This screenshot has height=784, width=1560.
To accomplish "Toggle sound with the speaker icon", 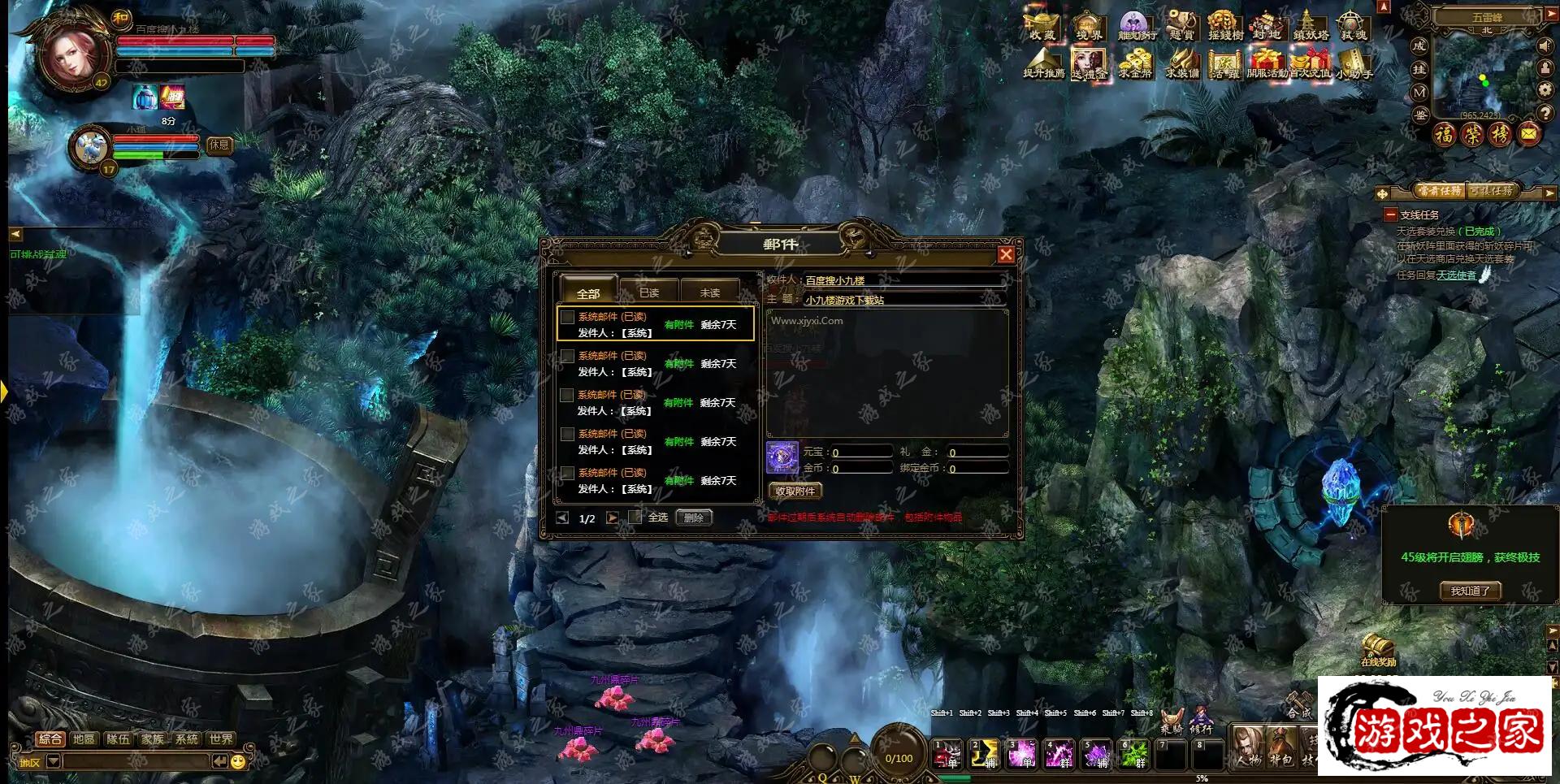I will pos(1545,46).
